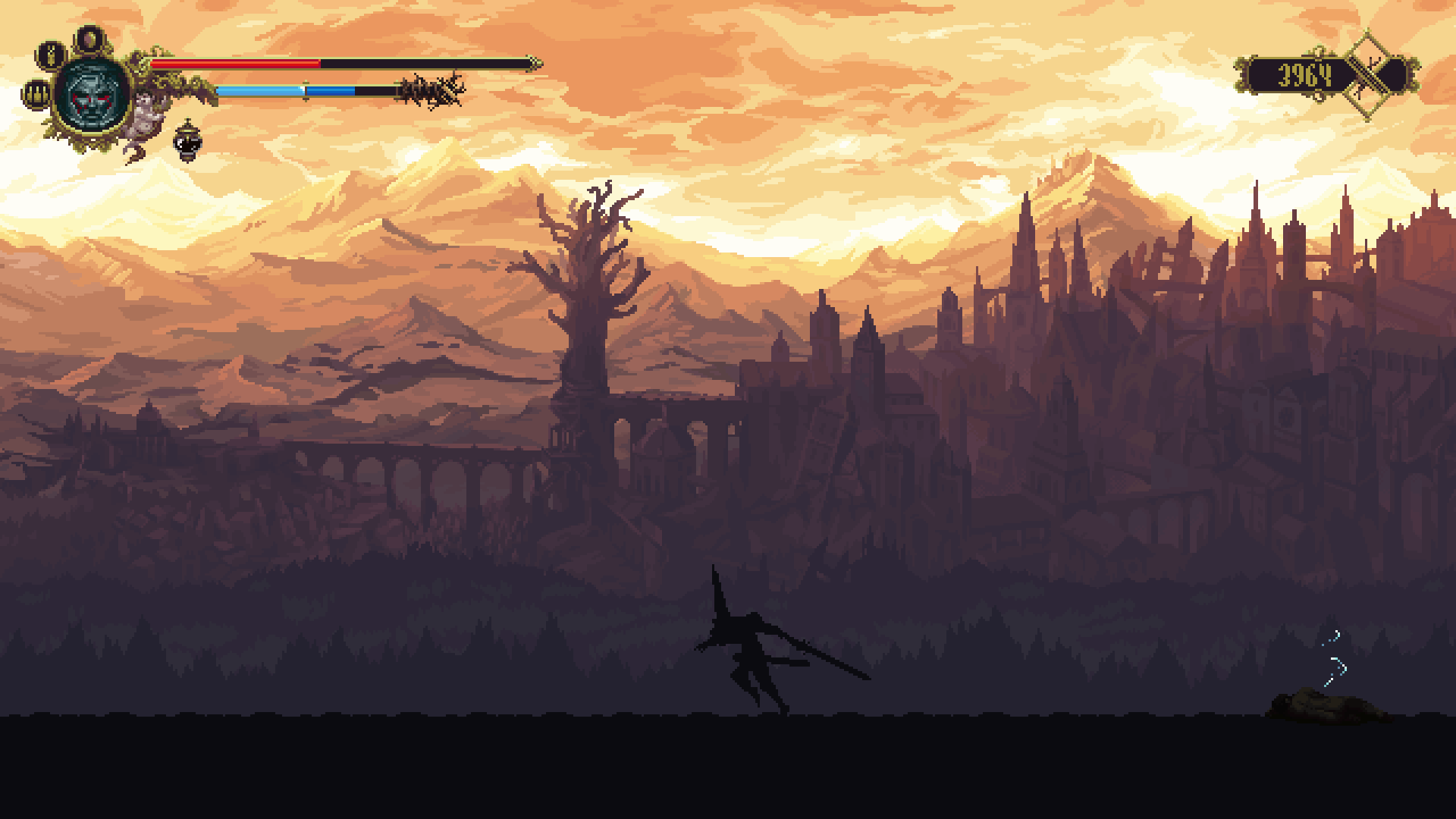Screen dimensions: 1456x819
Task: Select the oval bead slot above the portrait
Action: click(x=90, y=39)
